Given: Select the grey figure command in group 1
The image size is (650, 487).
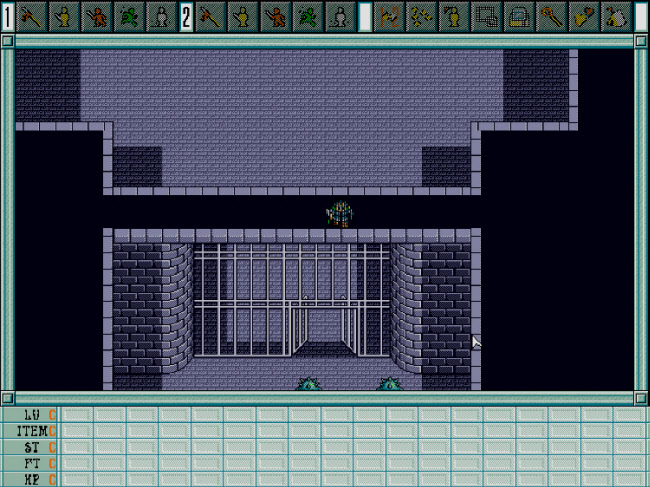Looking at the screenshot, I should (x=159, y=16).
